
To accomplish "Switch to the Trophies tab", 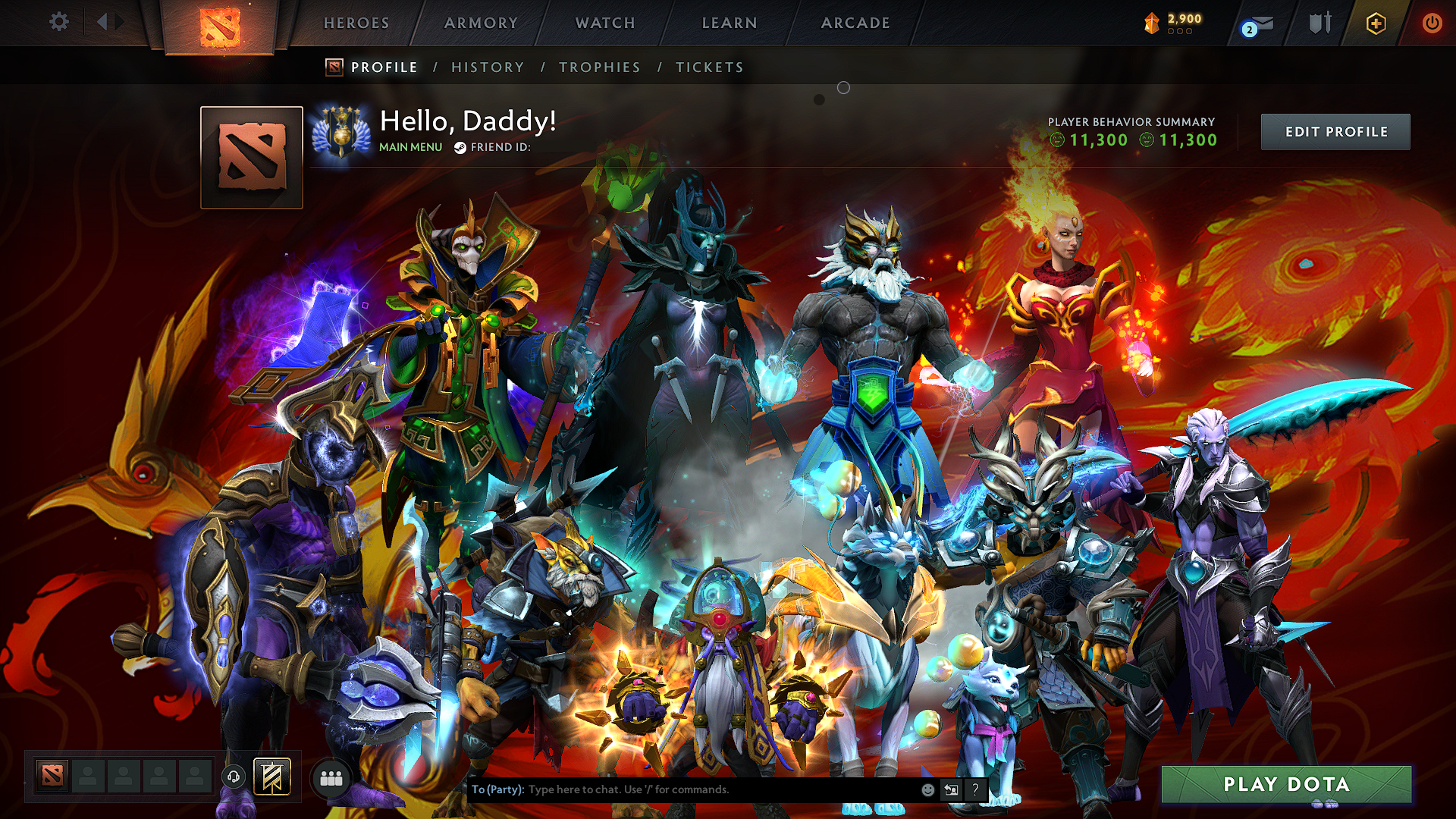I will click(599, 67).
